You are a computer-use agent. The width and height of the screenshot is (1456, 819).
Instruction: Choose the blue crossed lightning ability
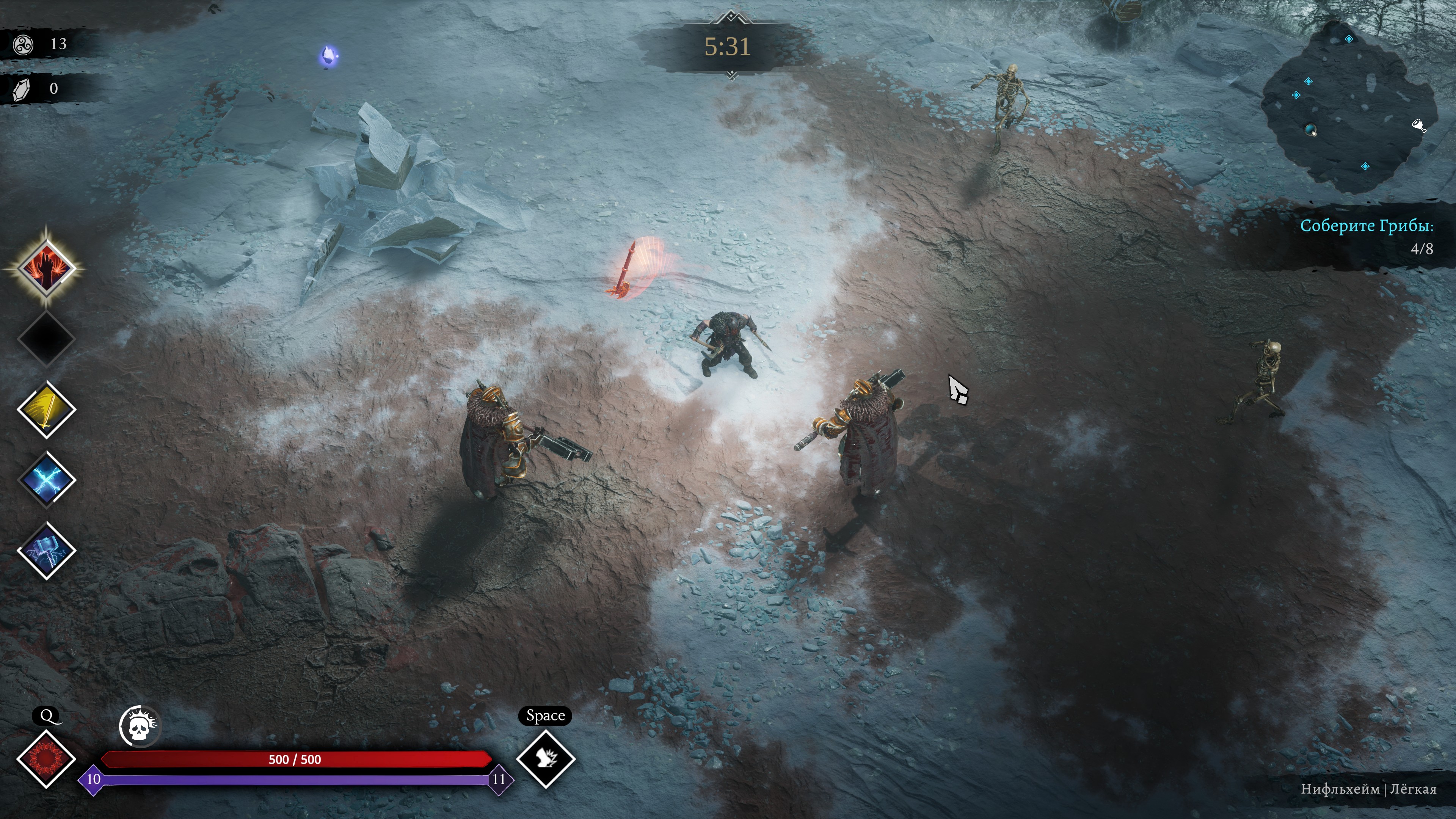click(46, 480)
